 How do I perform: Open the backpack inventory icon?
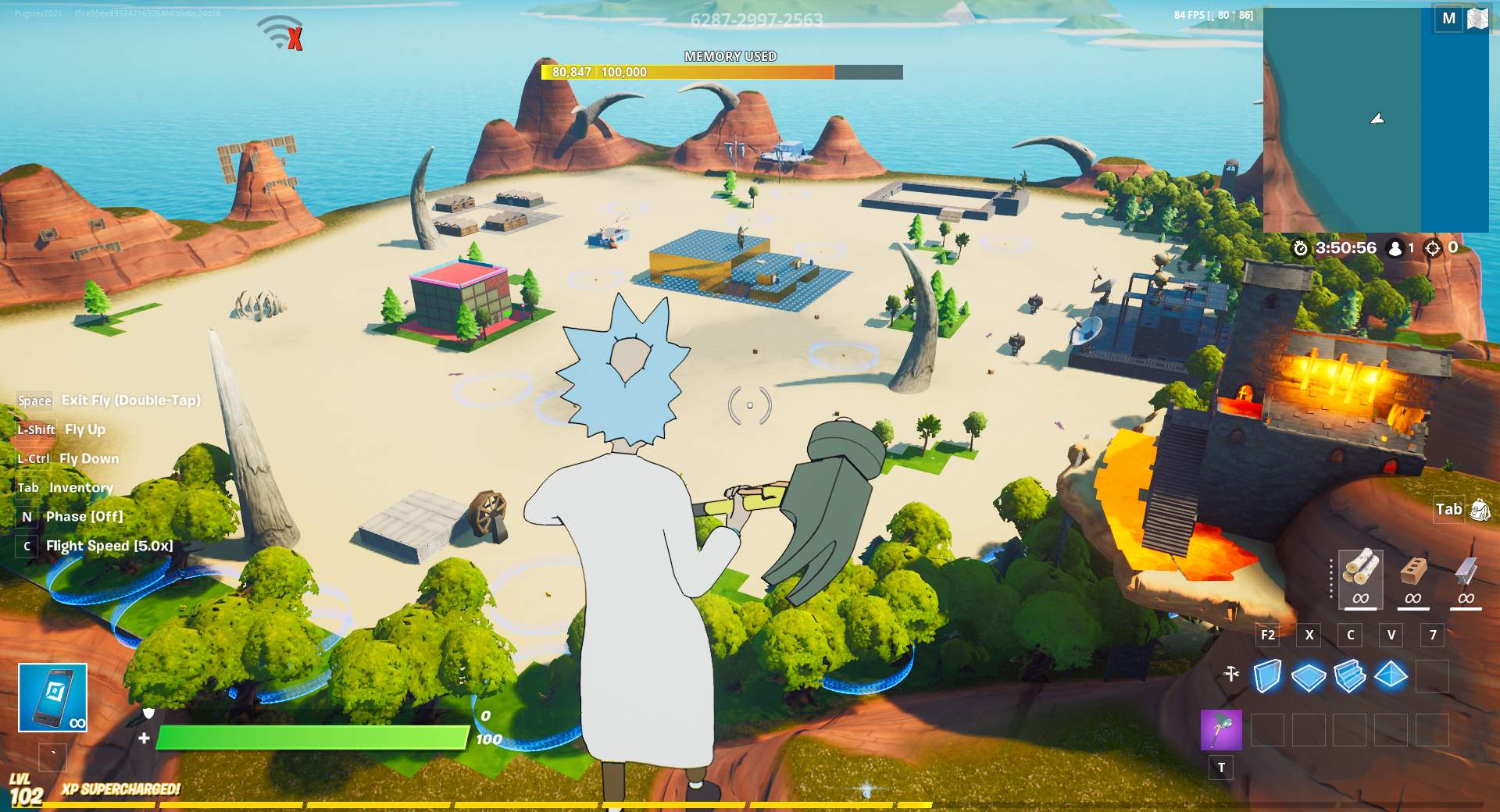coord(1480,510)
